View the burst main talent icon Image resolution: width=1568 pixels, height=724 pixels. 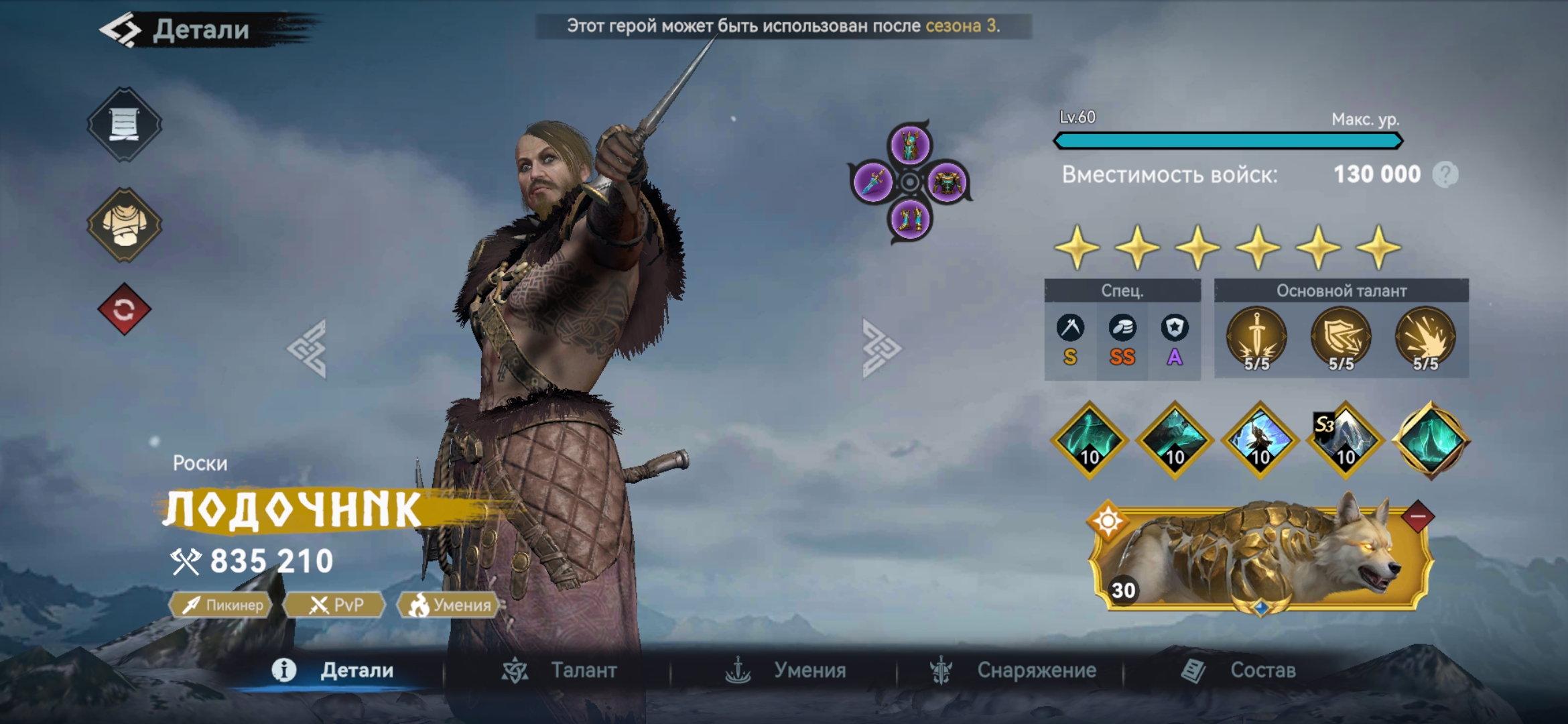[x=1425, y=339]
